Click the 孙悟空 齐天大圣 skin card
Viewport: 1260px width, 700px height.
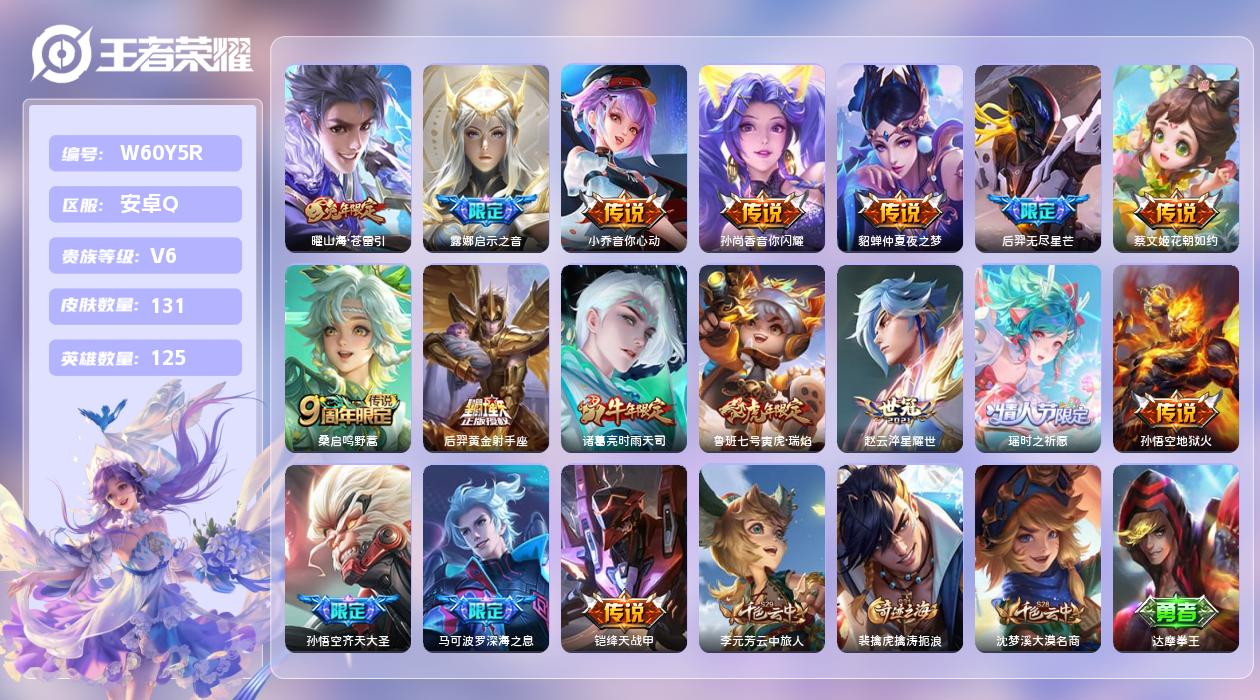(348, 558)
